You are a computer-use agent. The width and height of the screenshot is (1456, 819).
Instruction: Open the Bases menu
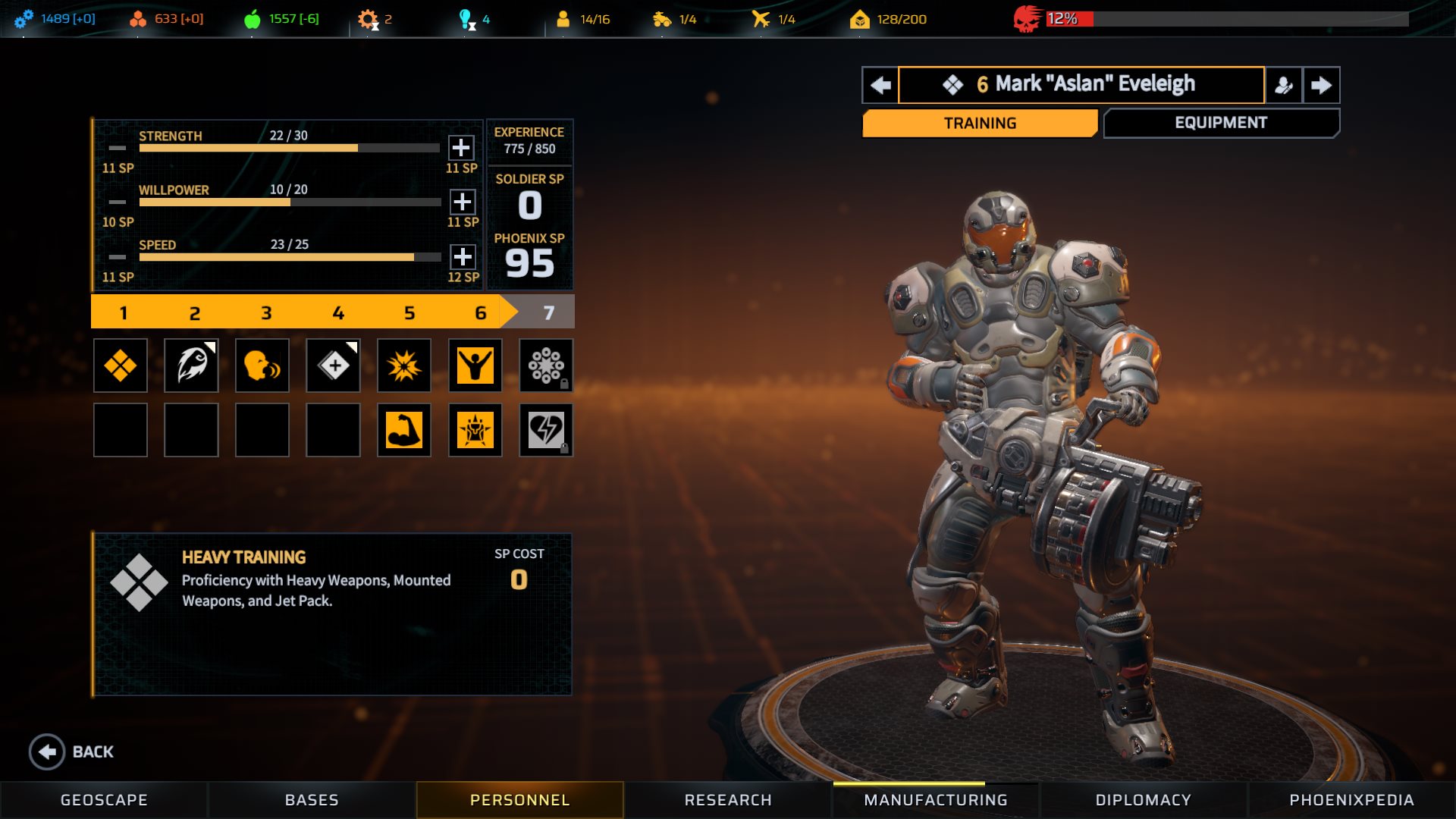(x=312, y=800)
